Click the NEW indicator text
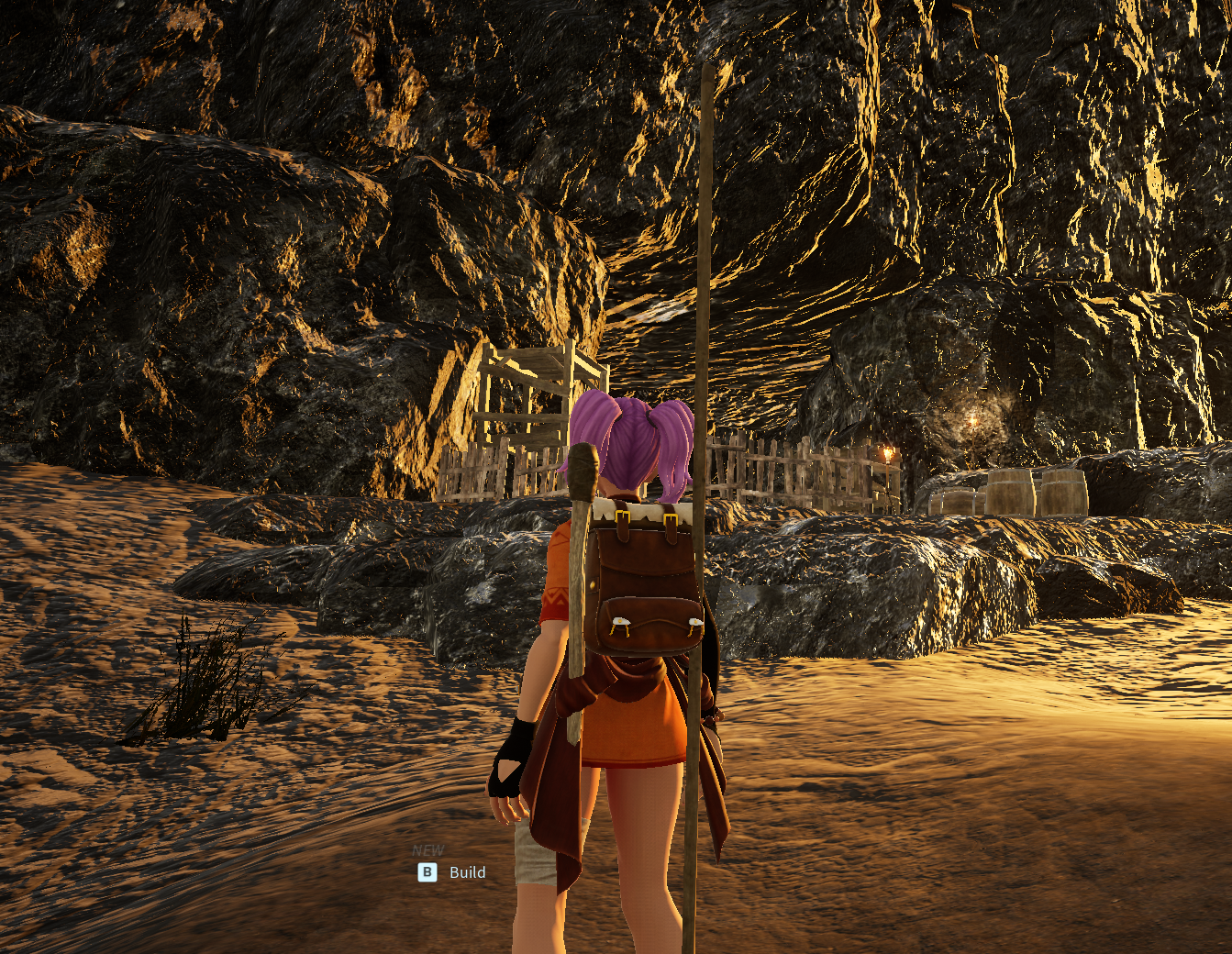This screenshot has width=1232, height=954. coord(428,849)
